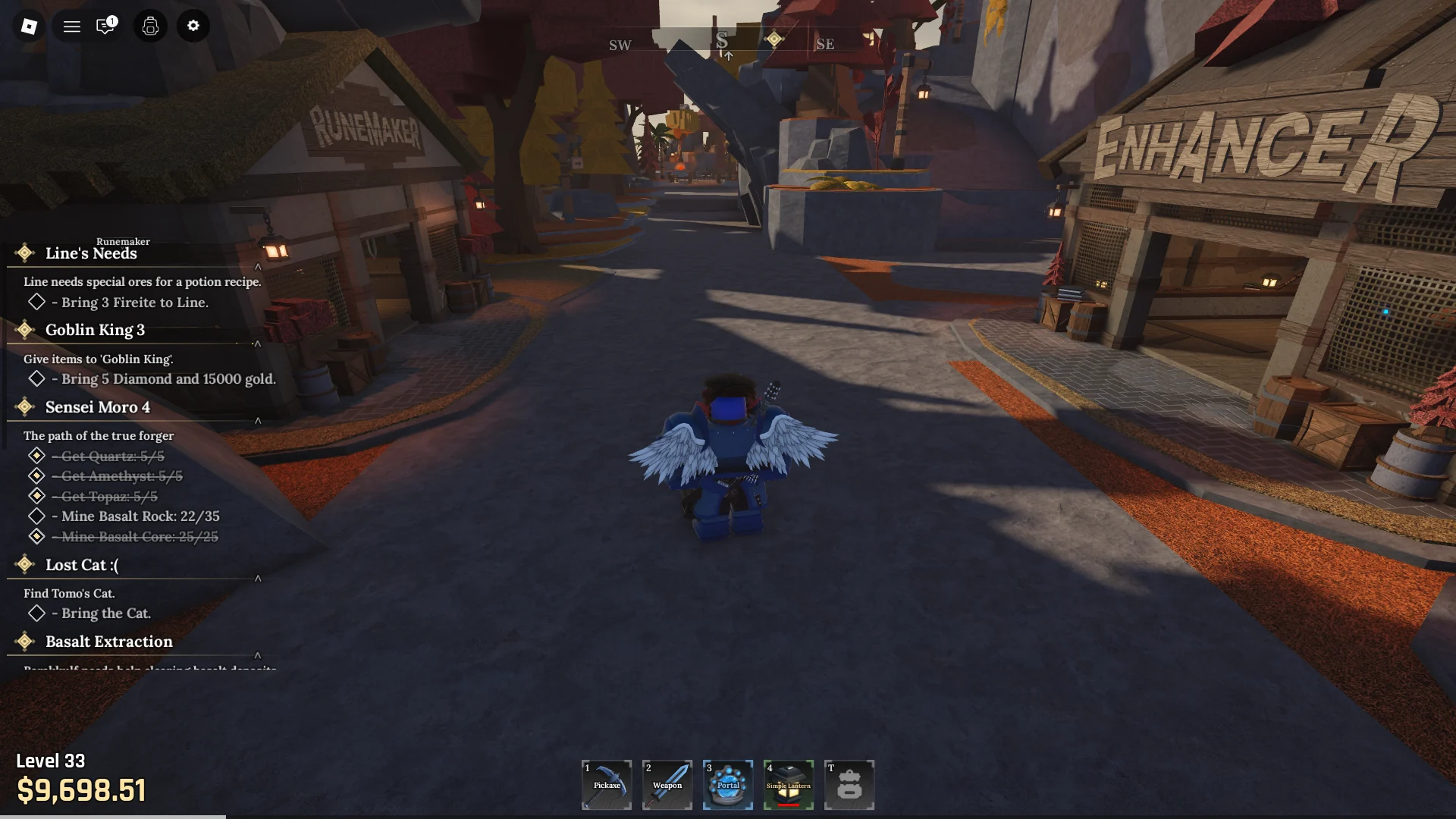1456x819 pixels.
Task: Collapse the Line's Needs quest entry
Action: click(259, 266)
